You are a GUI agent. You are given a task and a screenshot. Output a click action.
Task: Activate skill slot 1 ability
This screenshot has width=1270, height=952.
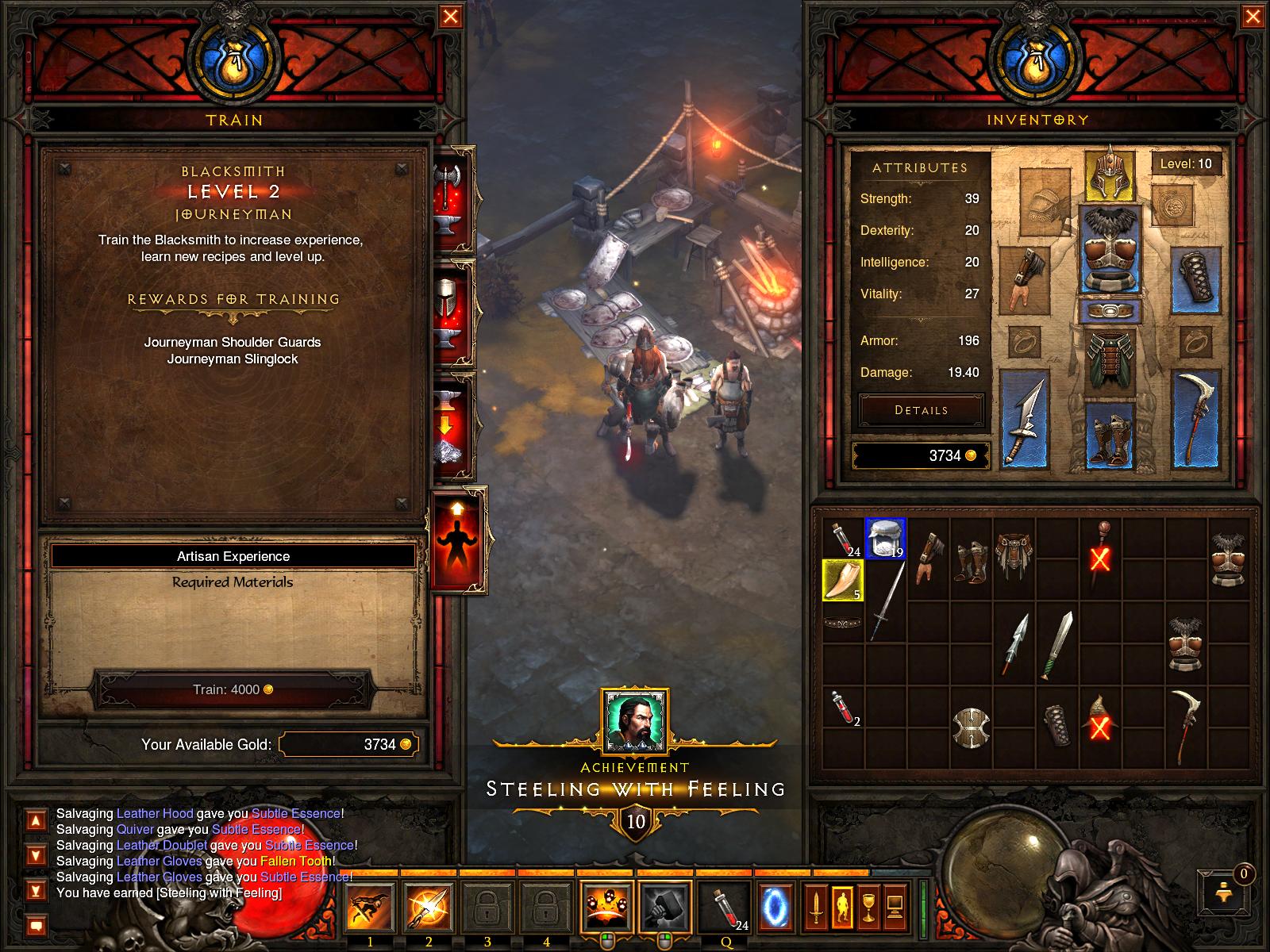(371, 907)
